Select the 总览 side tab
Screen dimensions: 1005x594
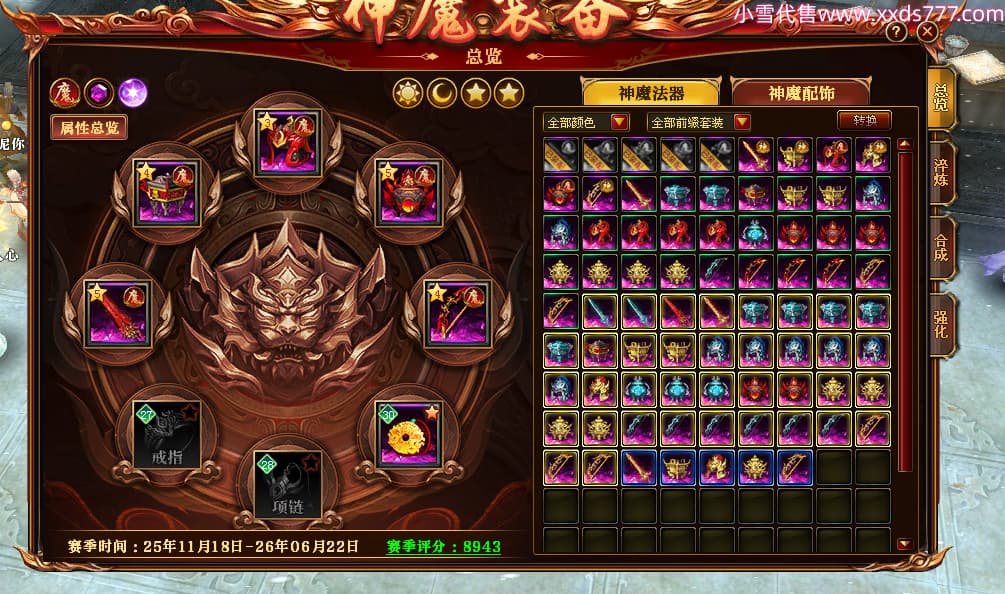940,97
